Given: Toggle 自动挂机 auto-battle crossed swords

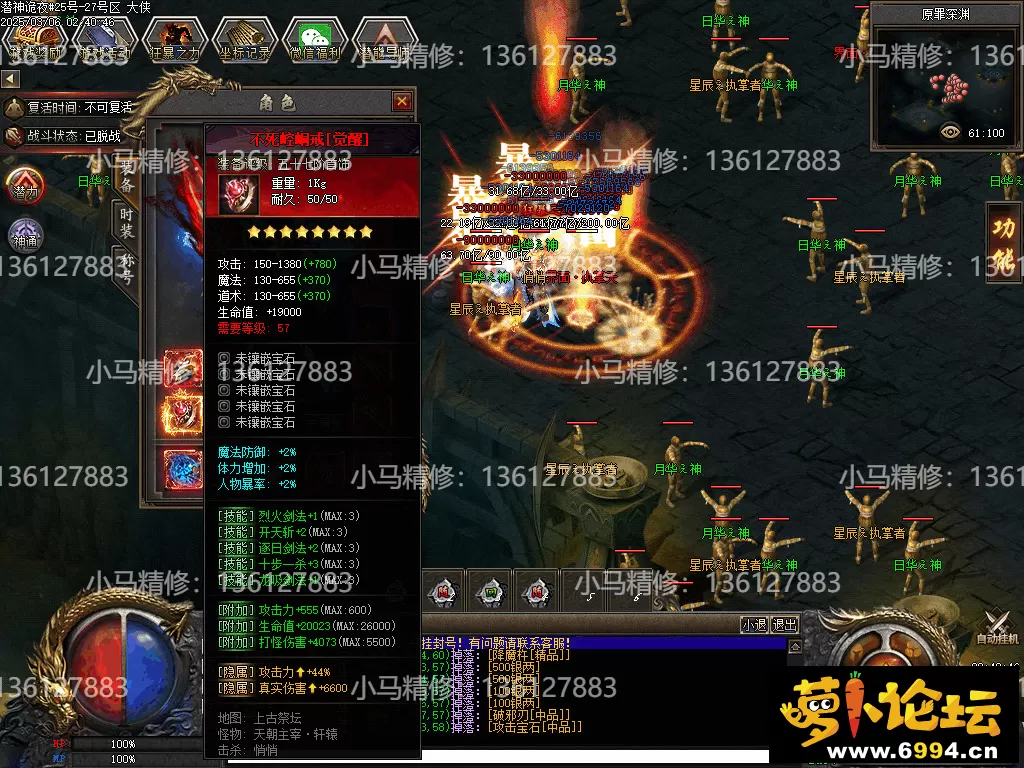Looking at the screenshot, I should click(x=996, y=625).
